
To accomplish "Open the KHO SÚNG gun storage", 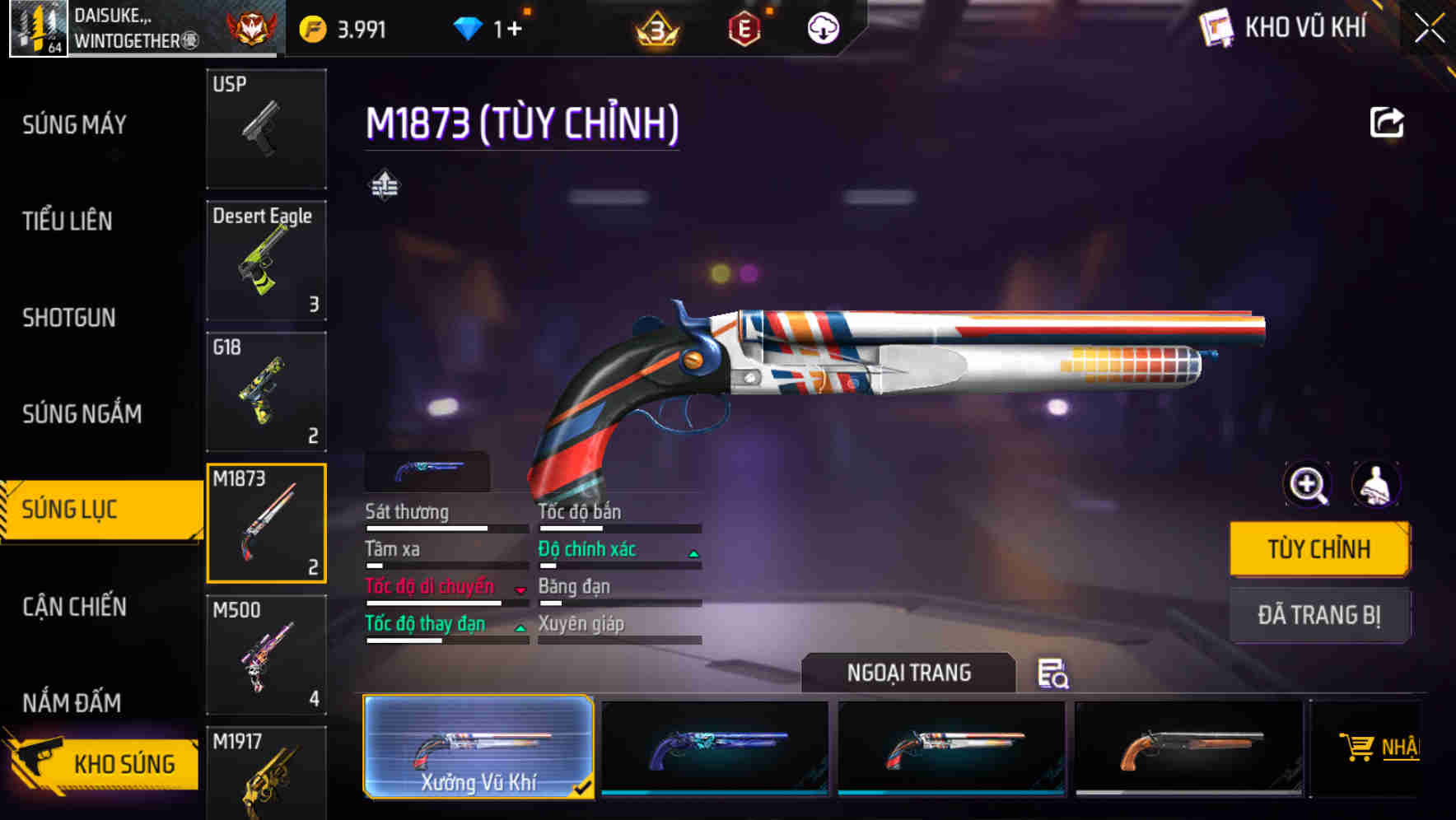I will [103, 763].
